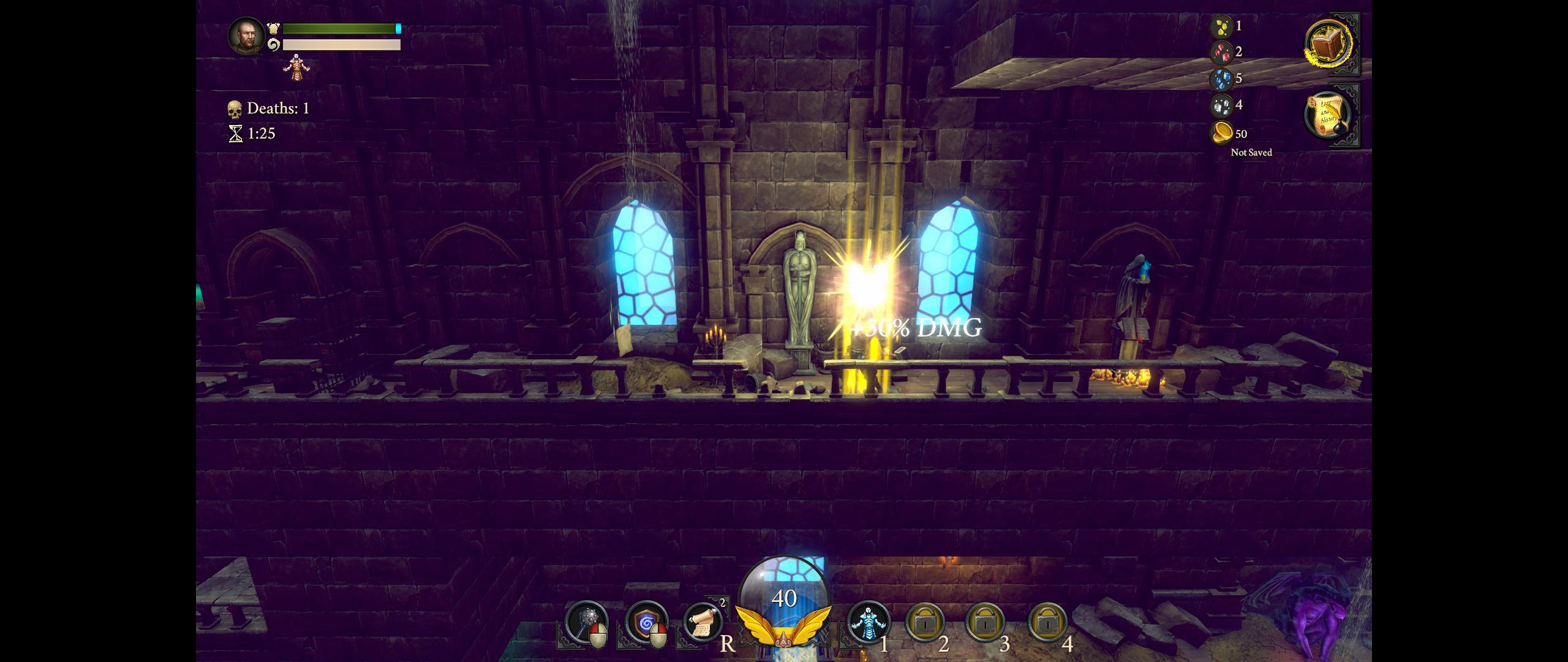Select the blue gems resource showing 5

tap(1221, 79)
